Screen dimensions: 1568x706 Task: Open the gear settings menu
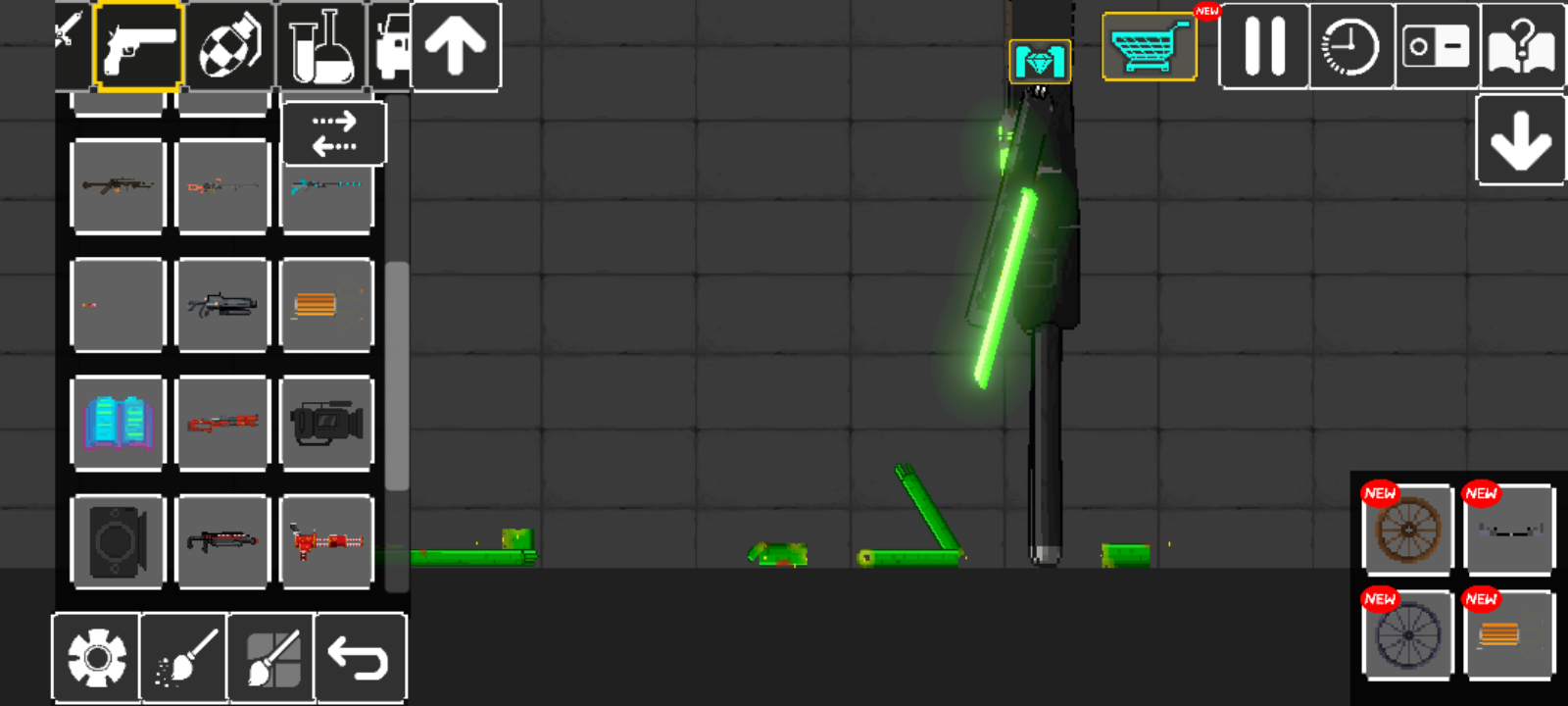96,657
